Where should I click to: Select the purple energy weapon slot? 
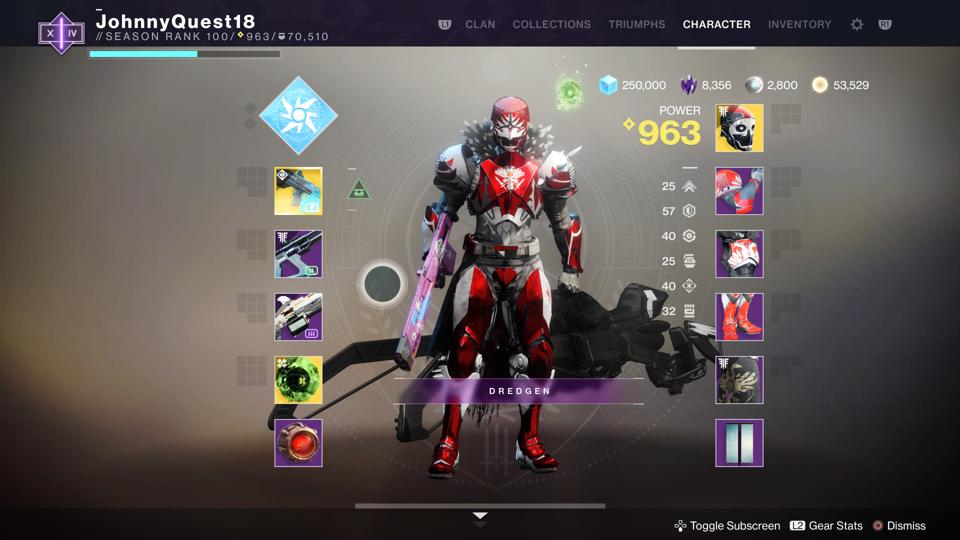298,254
